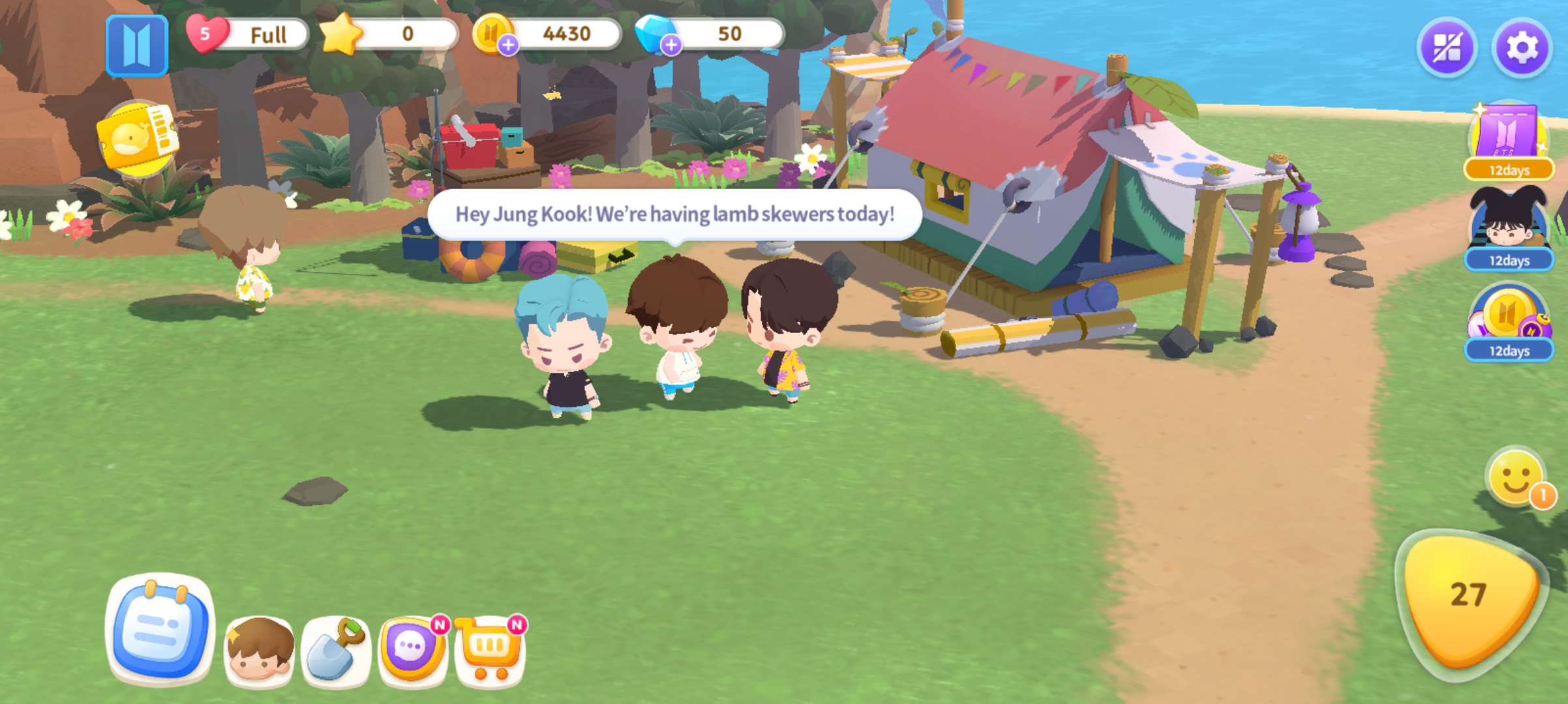Open the character face menu

point(260,650)
